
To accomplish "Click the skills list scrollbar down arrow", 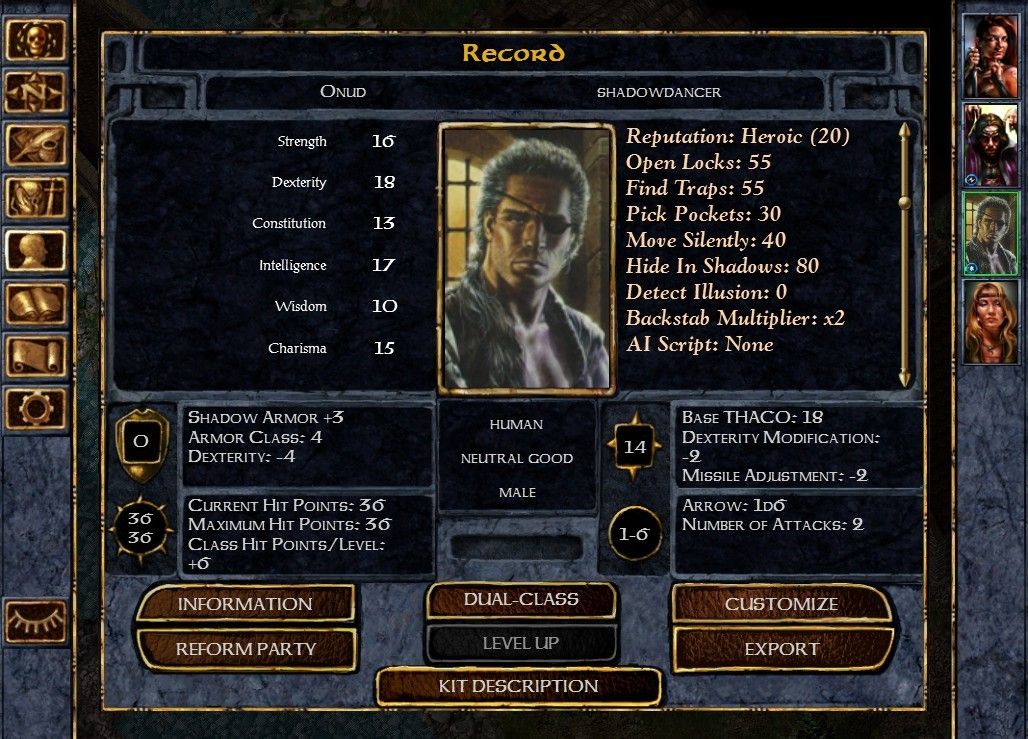I will 905,378.
